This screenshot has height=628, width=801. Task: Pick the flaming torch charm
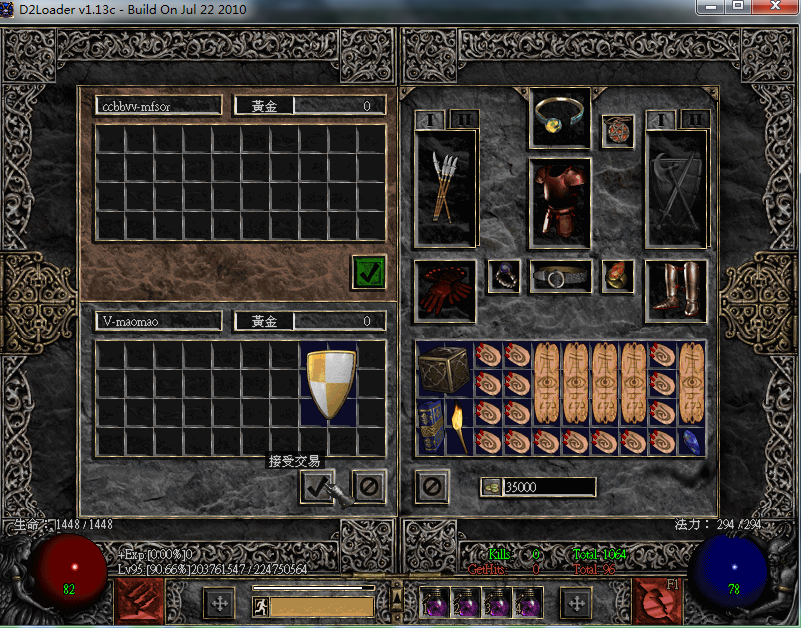pos(458,427)
